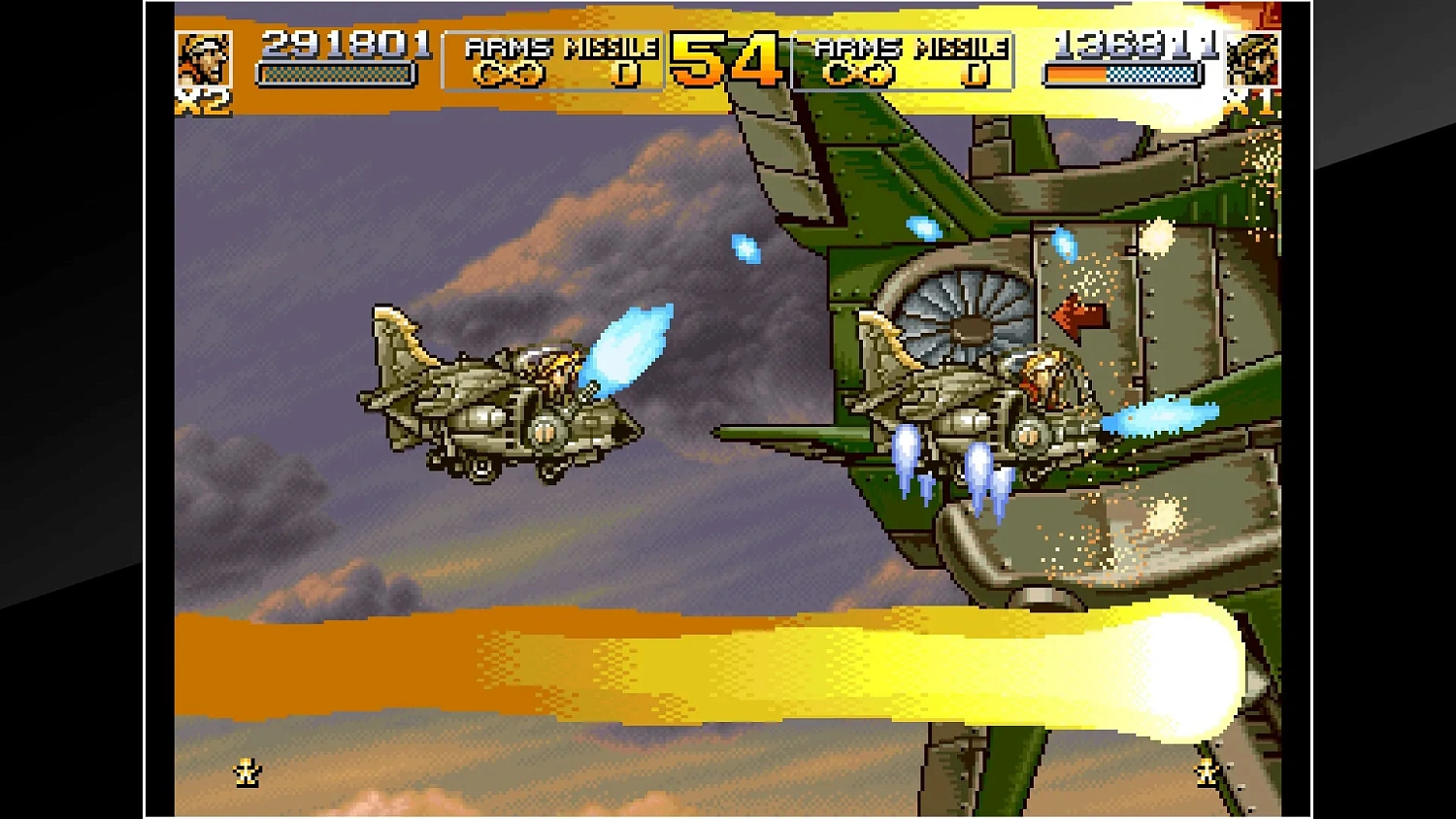
Task: Click Player 2 score reading 136811
Action: pos(1131,43)
